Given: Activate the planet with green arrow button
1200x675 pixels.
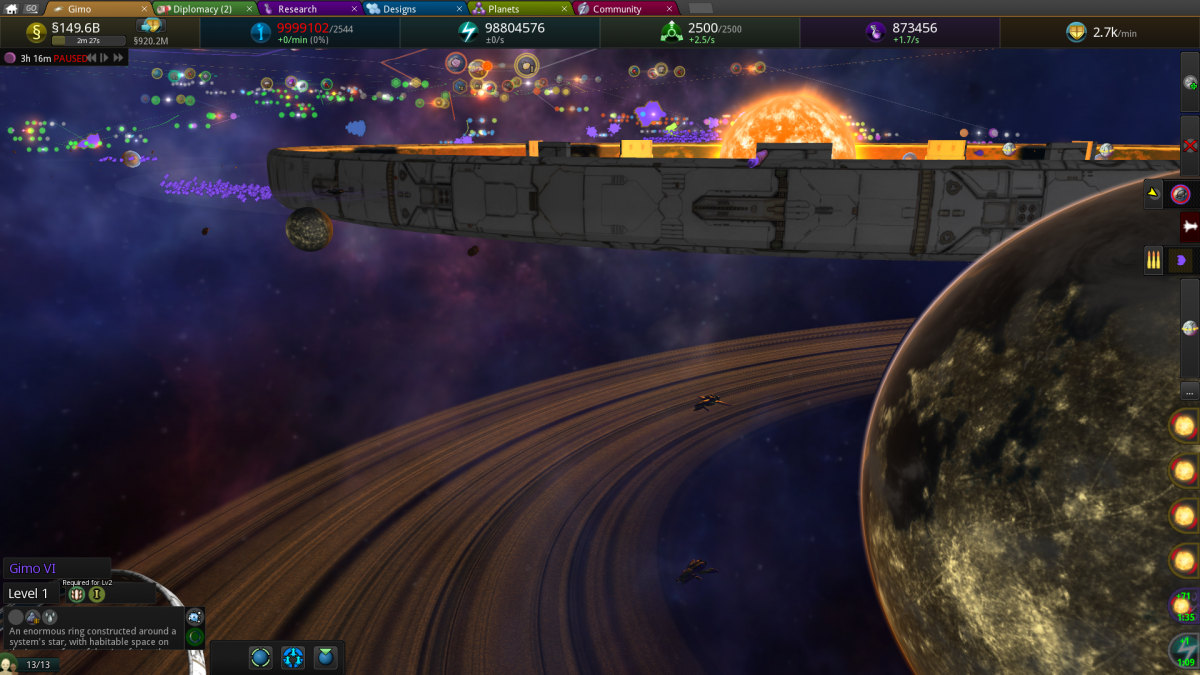Looking at the screenshot, I should point(1189,82).
